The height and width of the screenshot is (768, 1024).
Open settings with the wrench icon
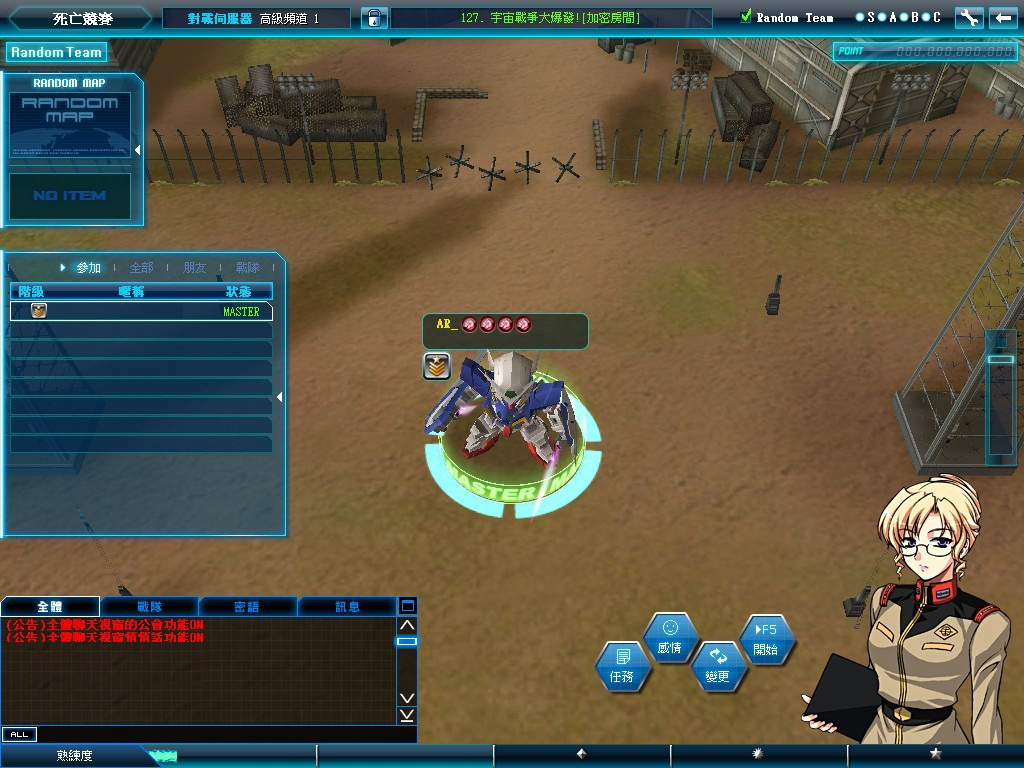(968, 17)
